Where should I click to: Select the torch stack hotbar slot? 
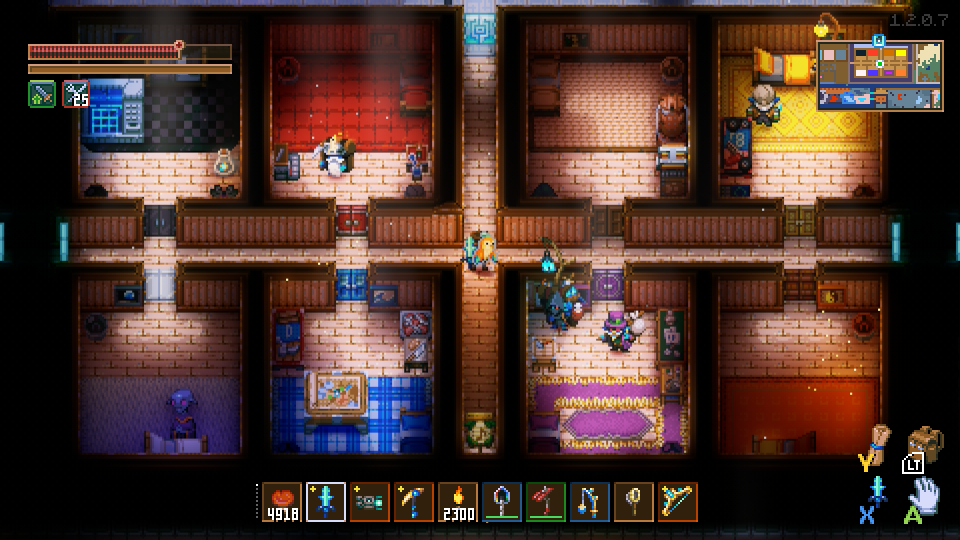click(458, 502)
